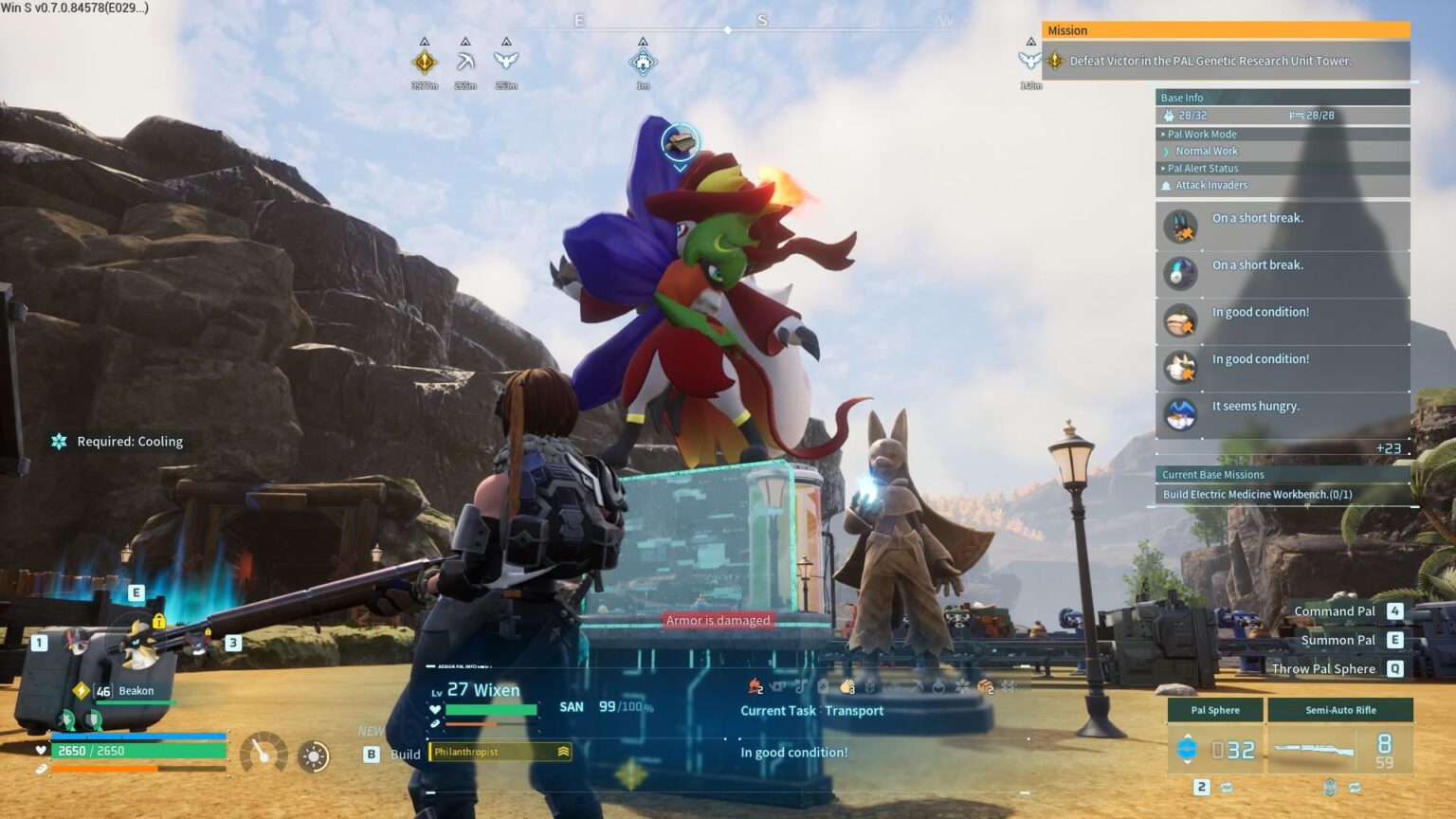Viewport: 1456px width, 819px height.
Task: Toggle the Normal Work pal mode
Action: pos(1206,151)
